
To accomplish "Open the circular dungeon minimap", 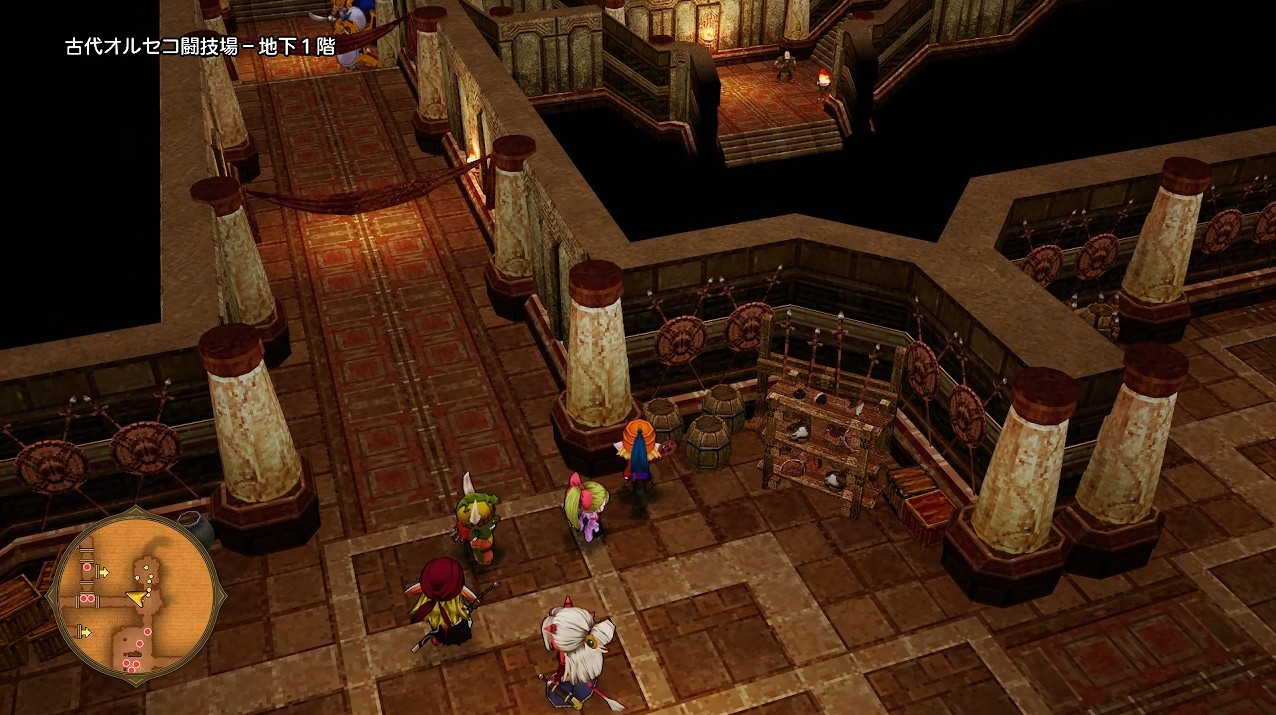I will (x=135, y=599).
